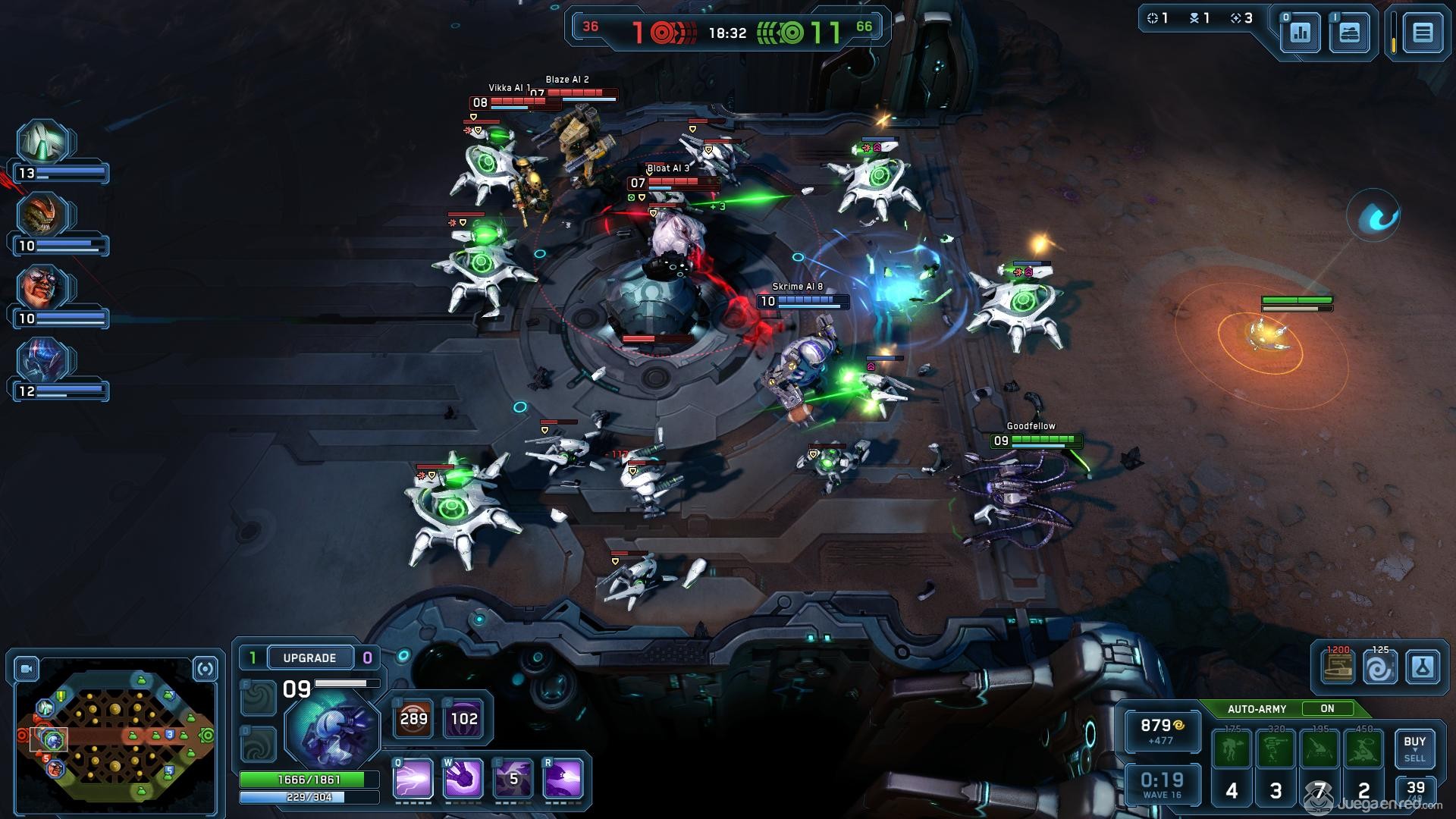Open the tank army panel button

coord(1349,33)
